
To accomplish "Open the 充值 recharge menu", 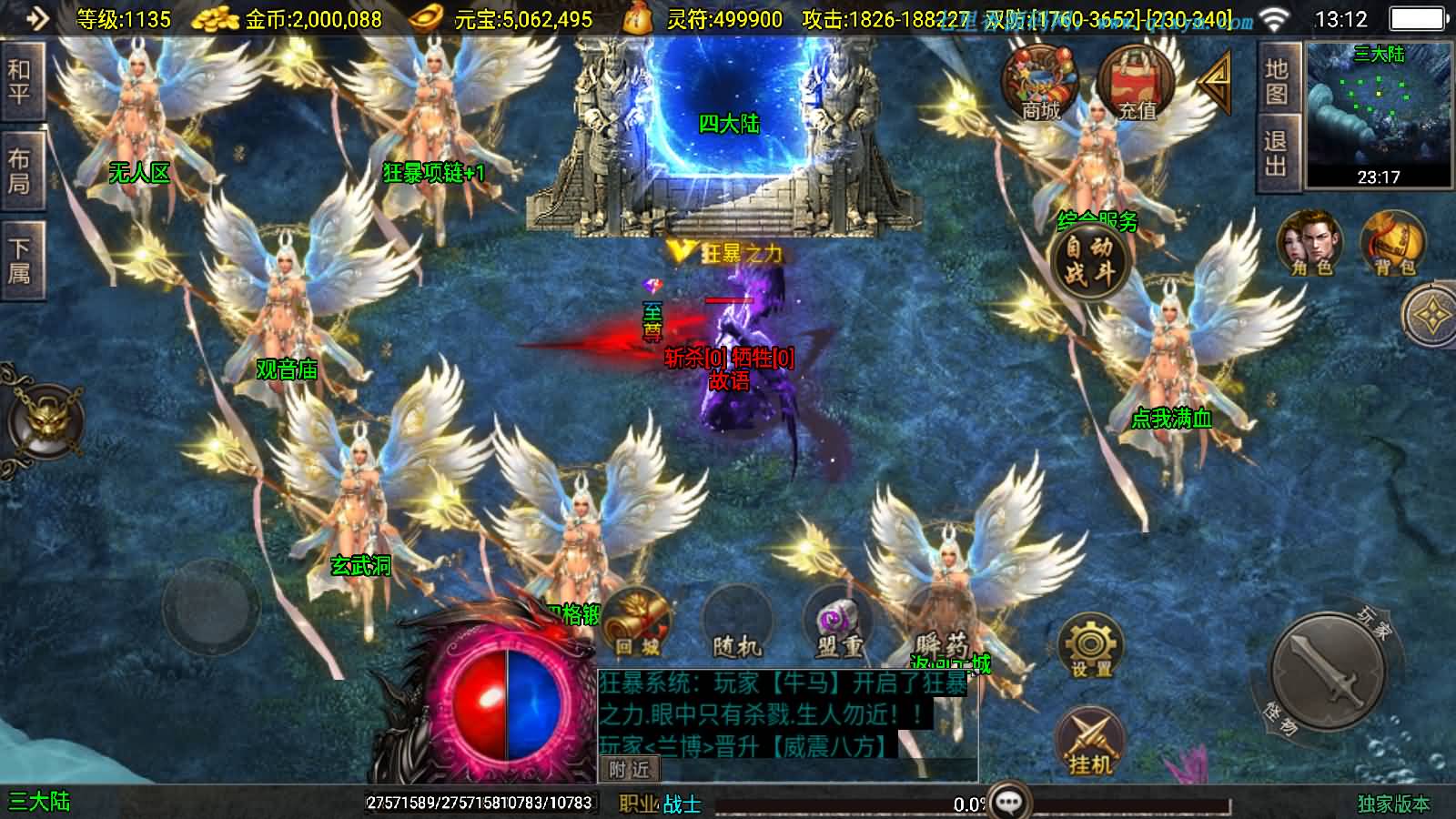I will point(1135,84).
